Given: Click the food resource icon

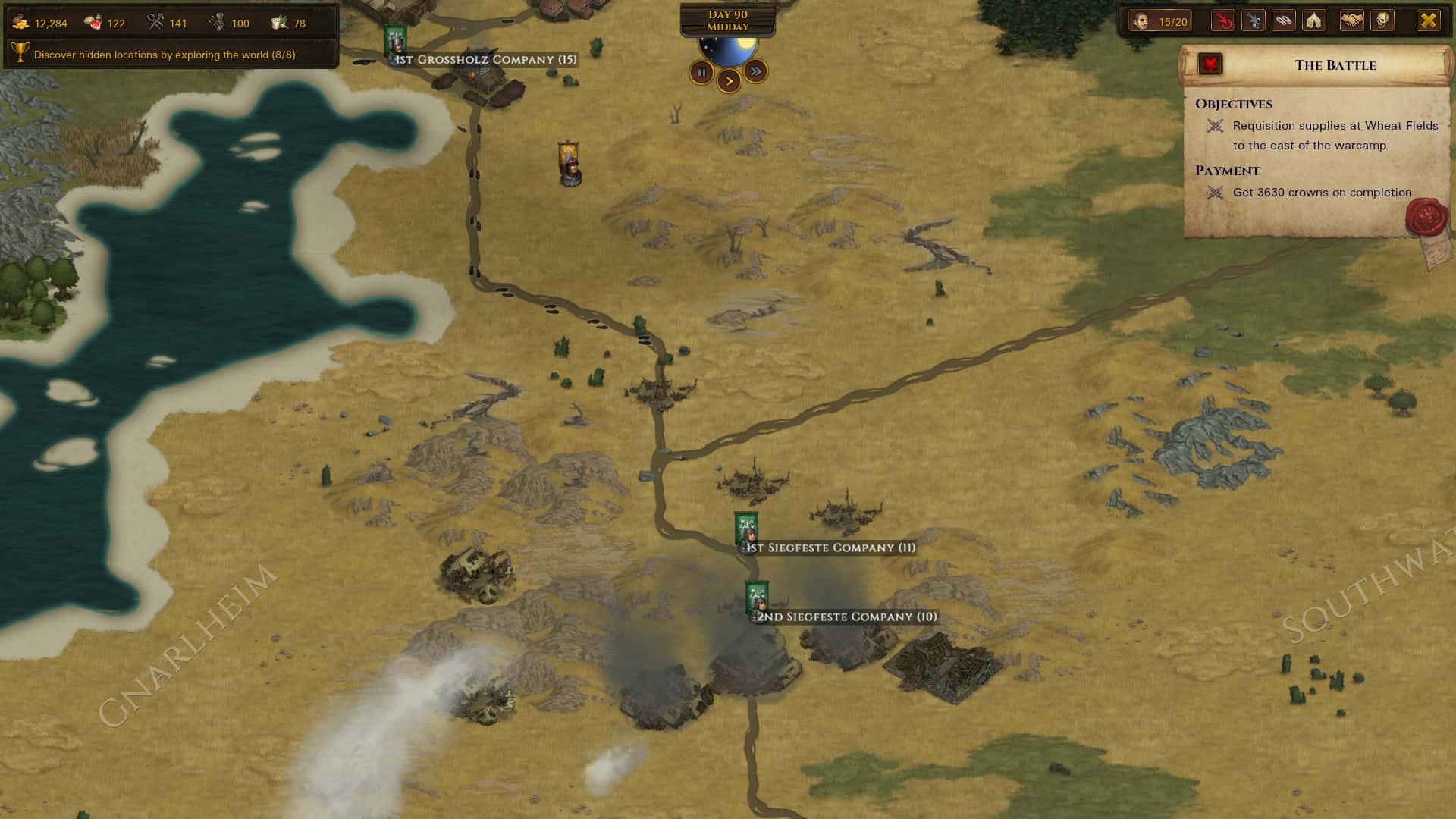Looking at the screenshot, I should click(x=91, y=21).
